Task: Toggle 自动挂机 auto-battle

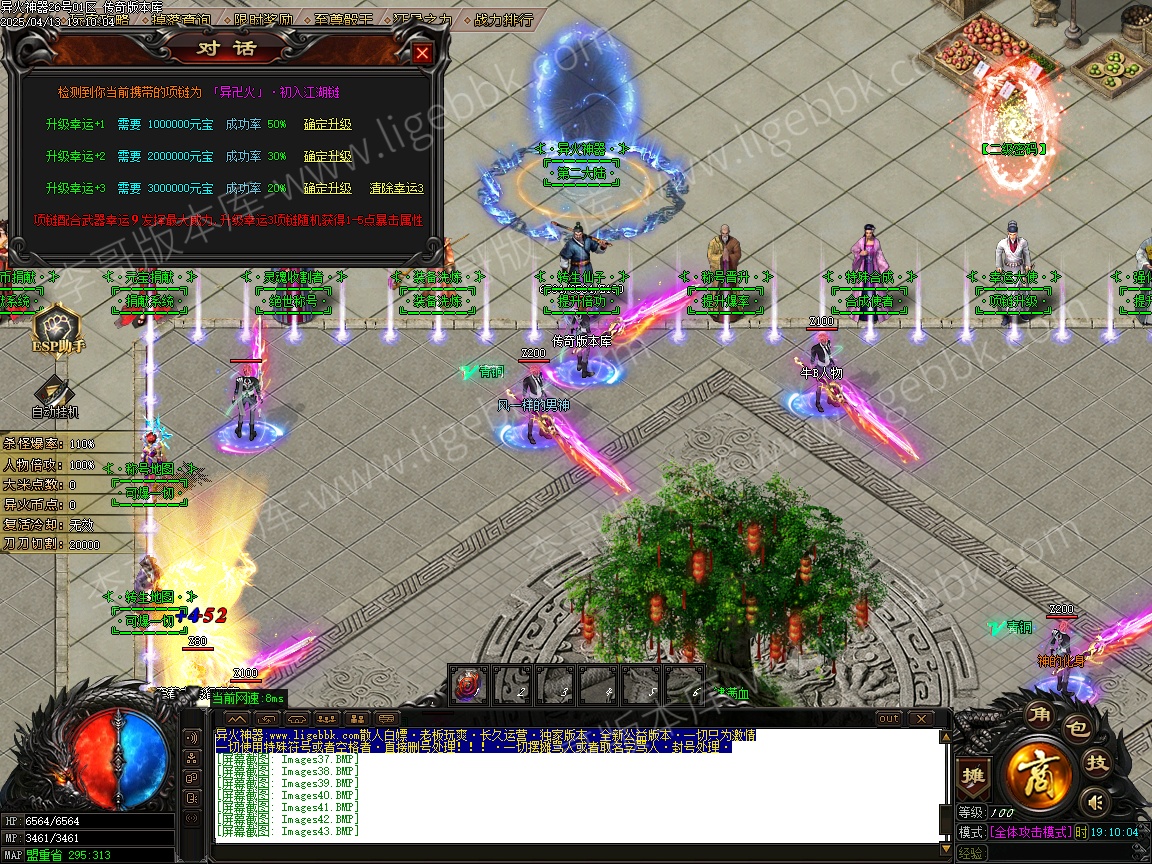Action: coord(54,396)
